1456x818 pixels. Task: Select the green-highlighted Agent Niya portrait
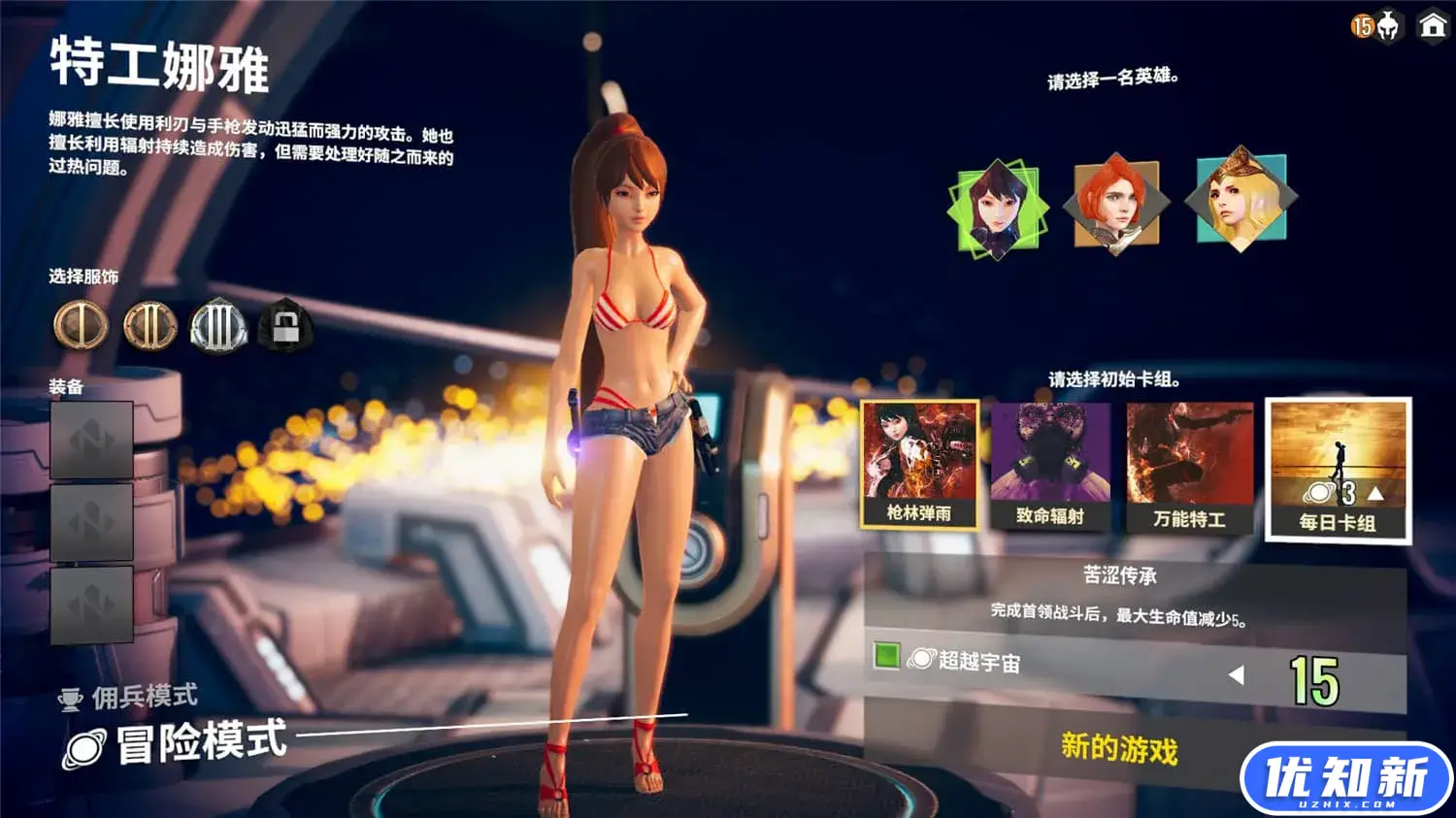pos(1000,206)
